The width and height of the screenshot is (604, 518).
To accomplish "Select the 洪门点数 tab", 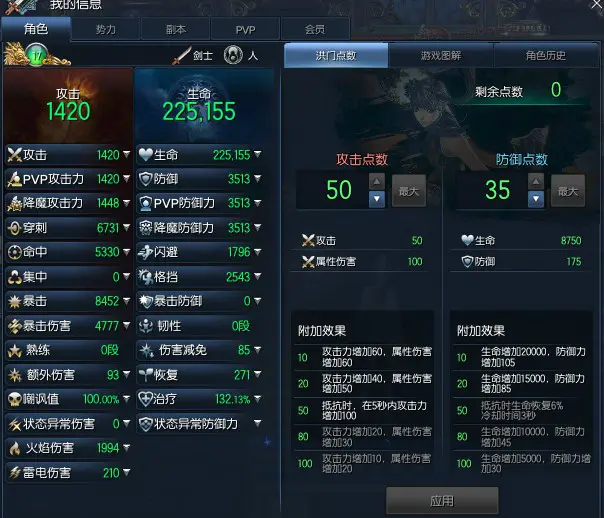I will (336, 55).
